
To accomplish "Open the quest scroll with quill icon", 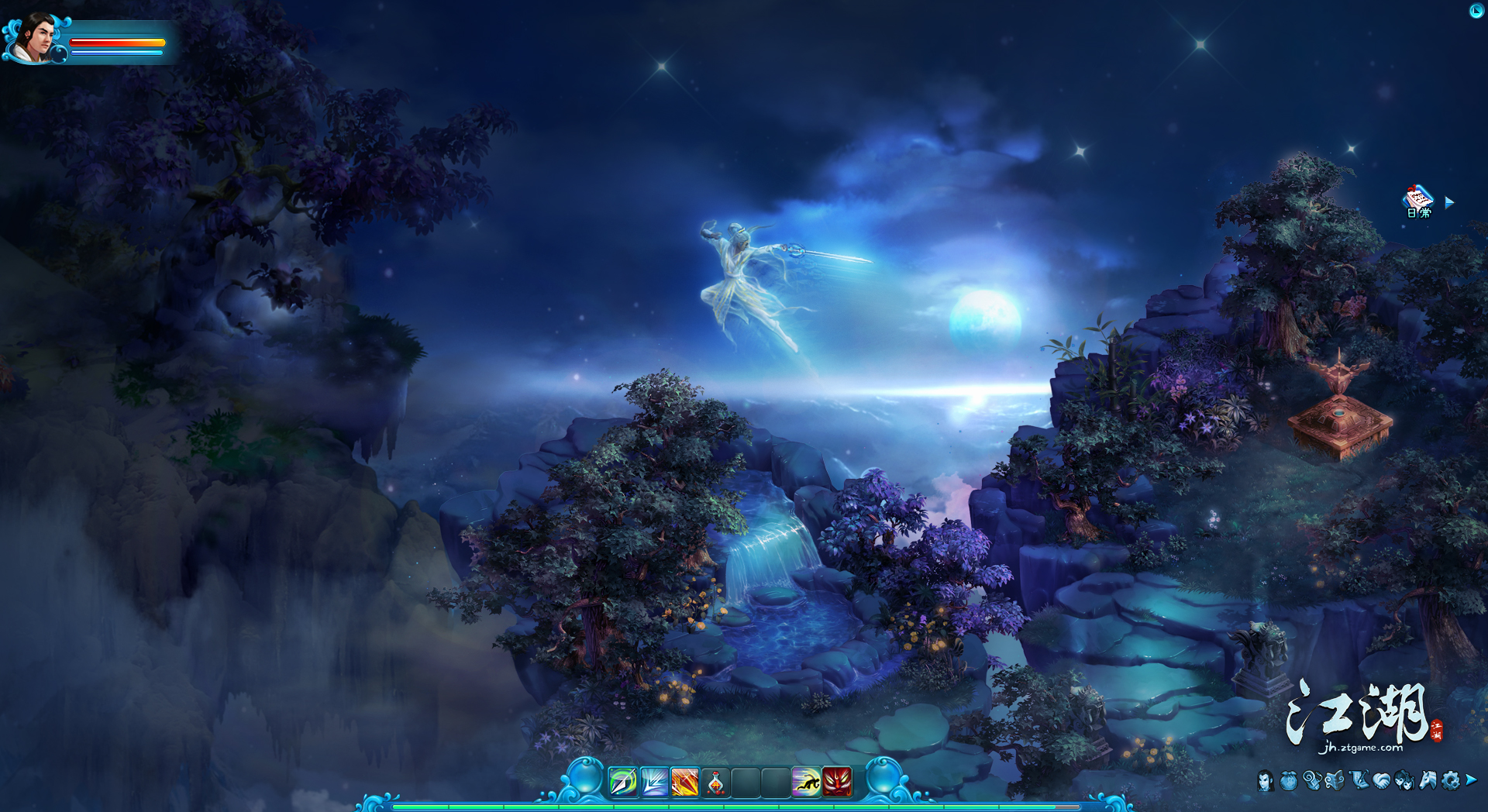I will click(x=1359, y=780).
